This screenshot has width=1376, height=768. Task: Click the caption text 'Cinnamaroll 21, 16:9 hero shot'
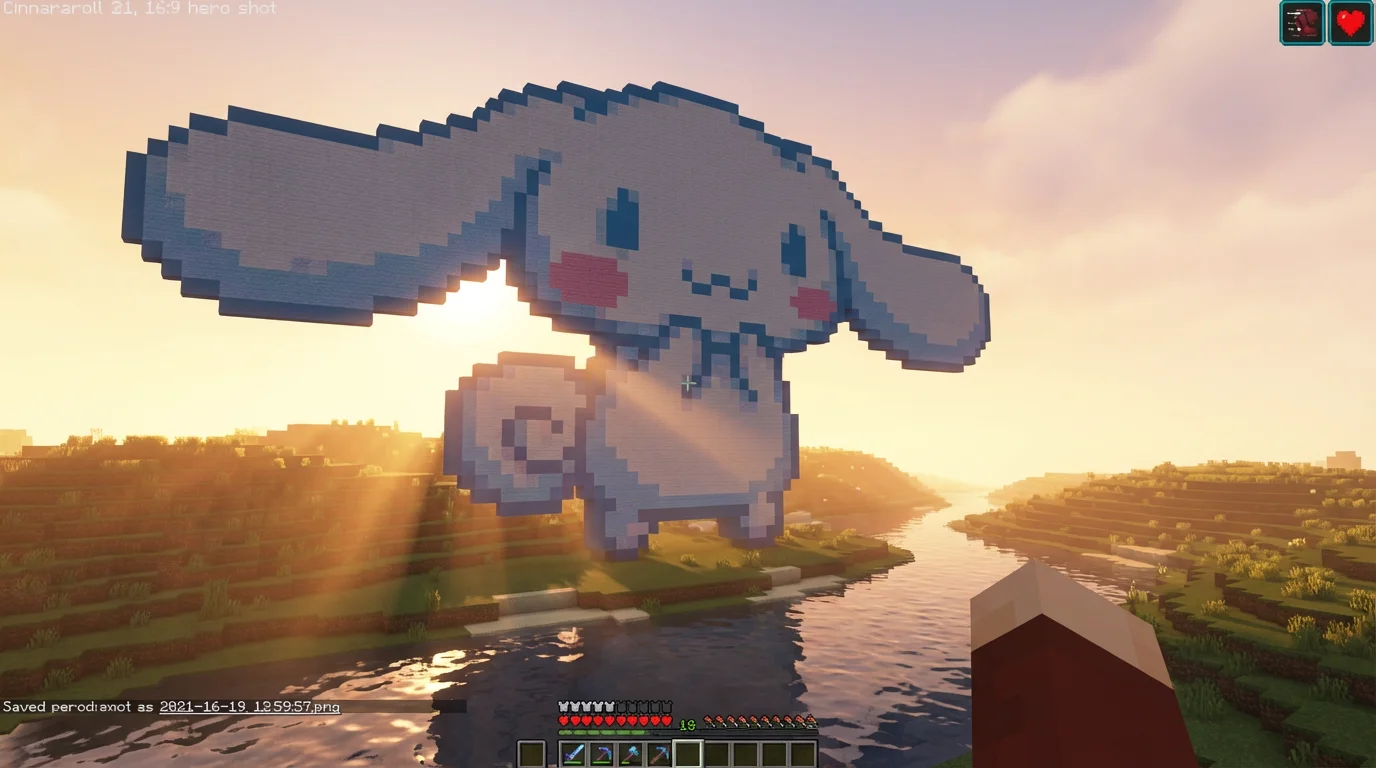138,8
